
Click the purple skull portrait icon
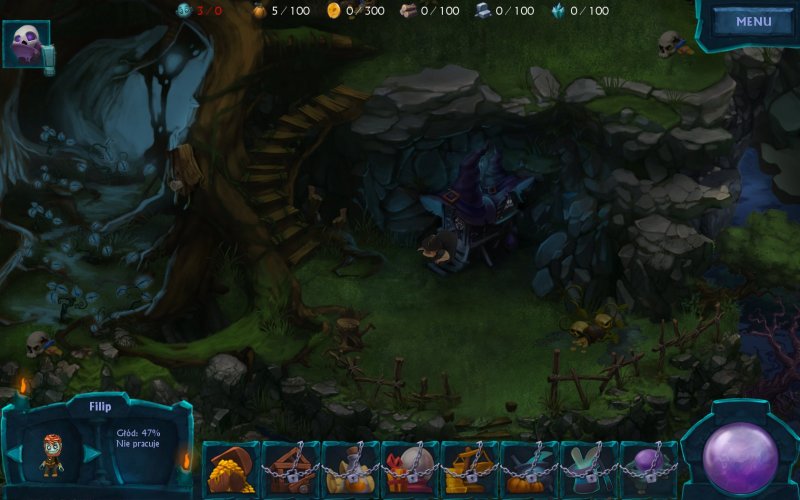click(25, 44)
